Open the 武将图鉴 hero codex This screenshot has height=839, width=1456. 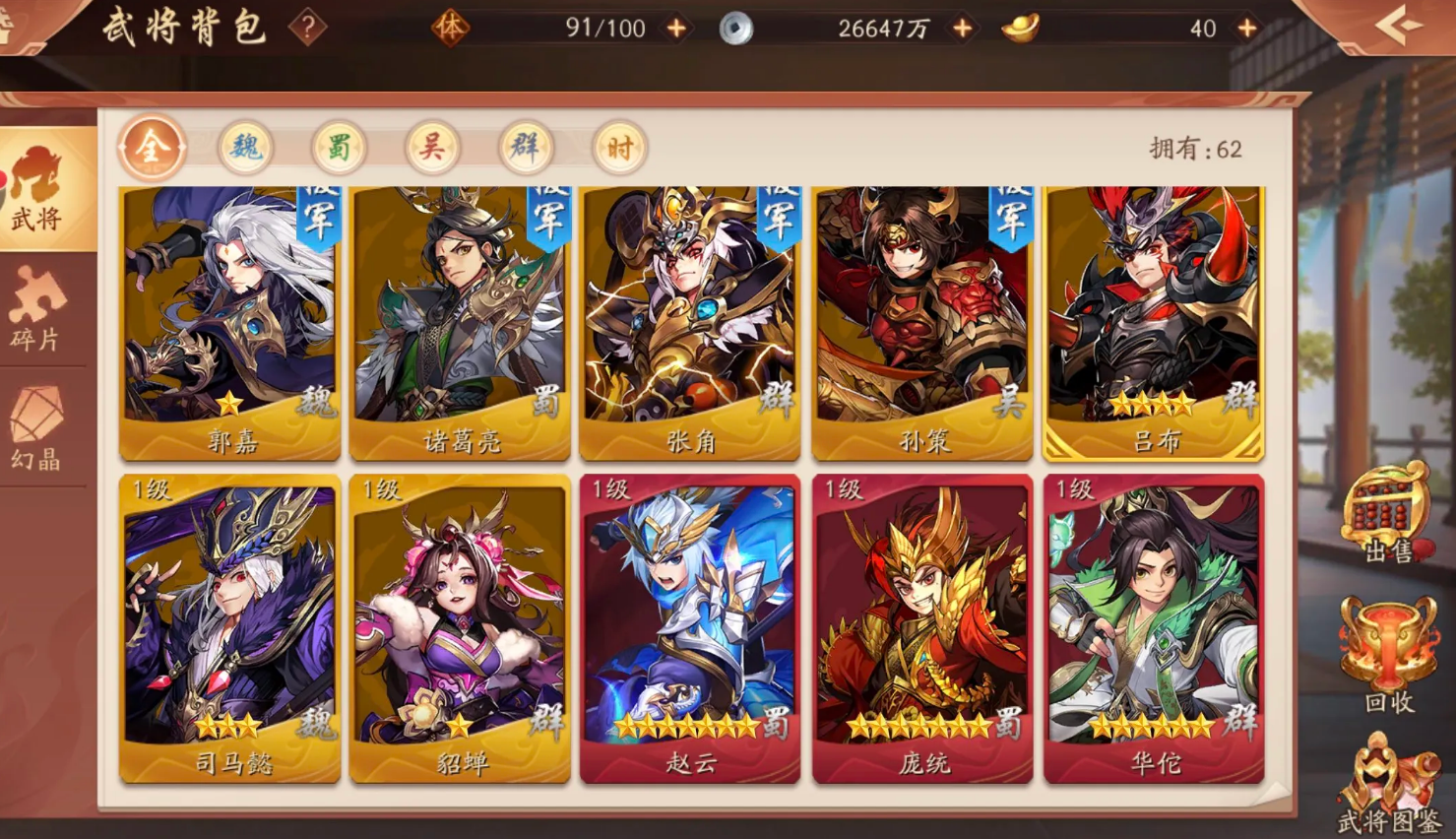1388,783
